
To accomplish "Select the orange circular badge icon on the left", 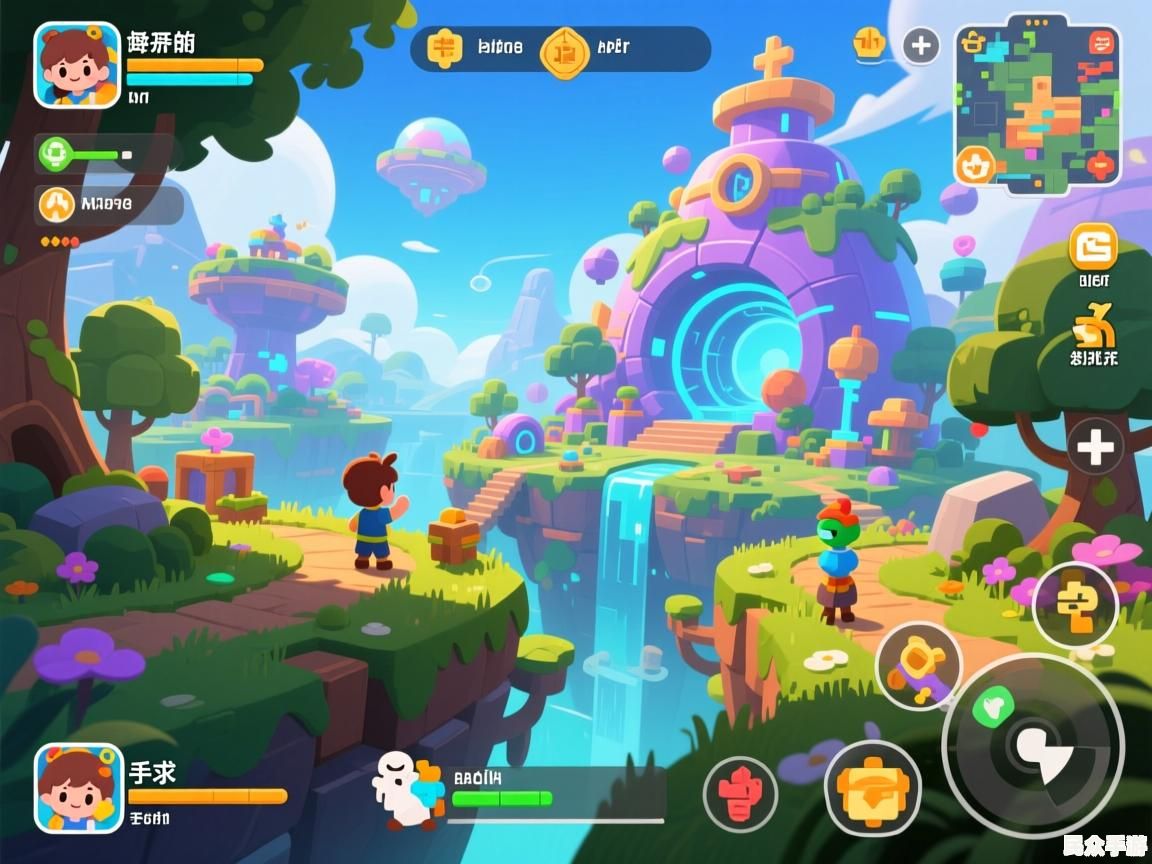I will point(57,205).
